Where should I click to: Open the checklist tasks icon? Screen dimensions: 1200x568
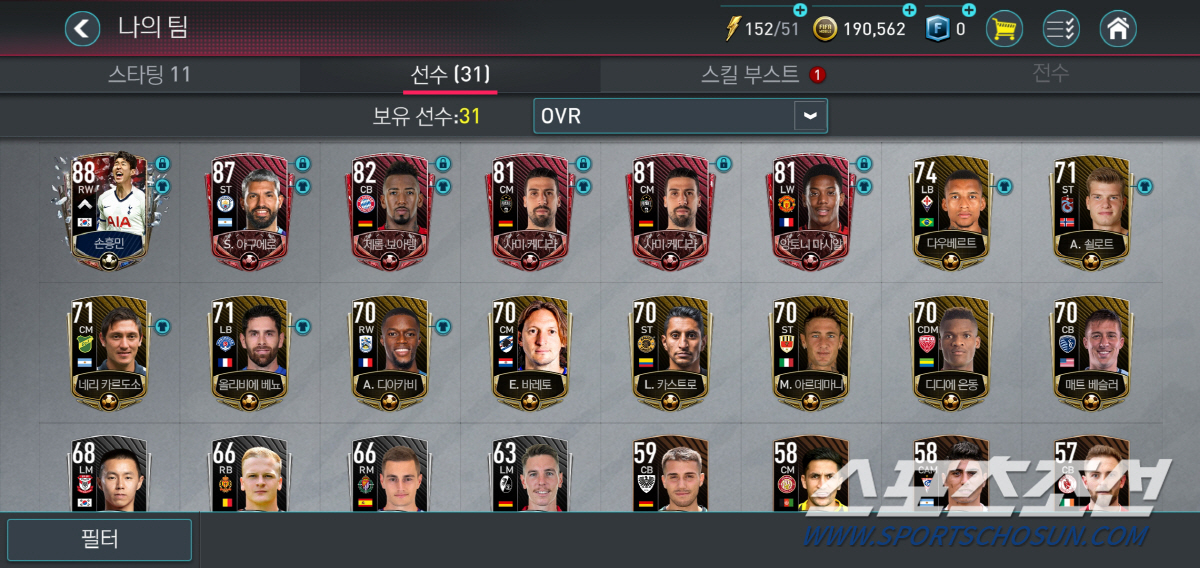tap(1061, 28)
